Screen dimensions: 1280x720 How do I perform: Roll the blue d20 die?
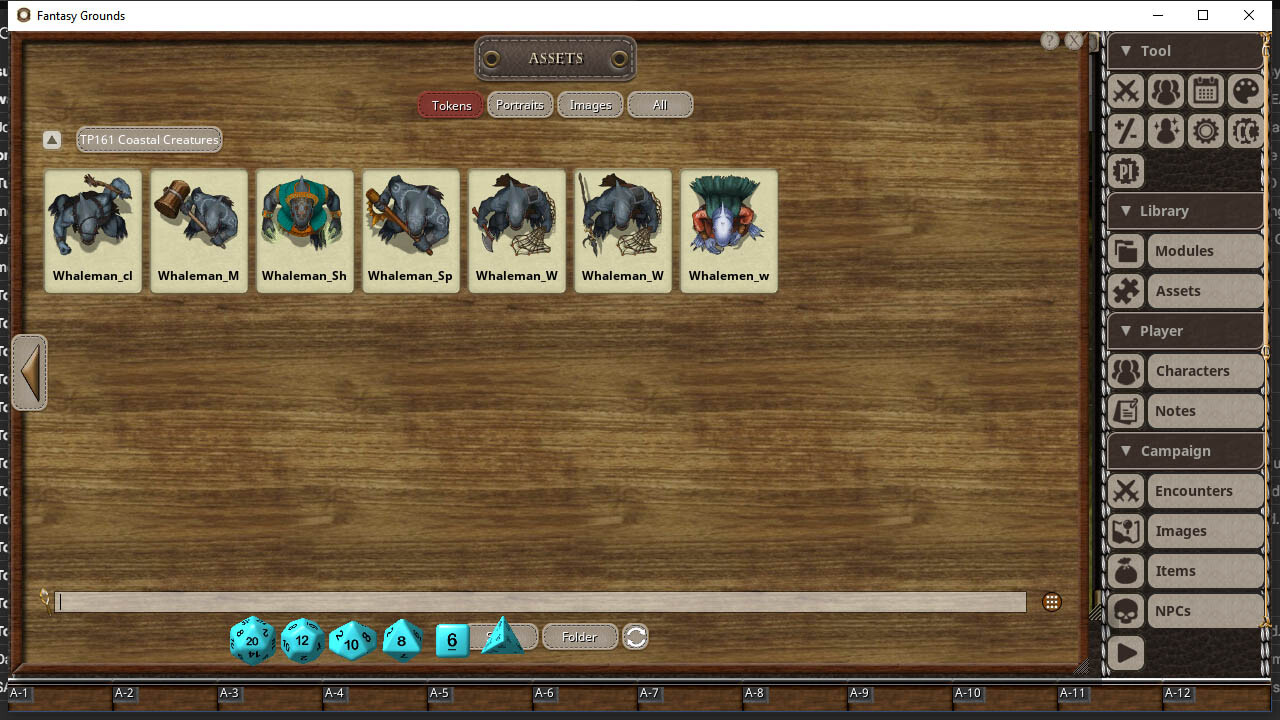pos(251,640)
